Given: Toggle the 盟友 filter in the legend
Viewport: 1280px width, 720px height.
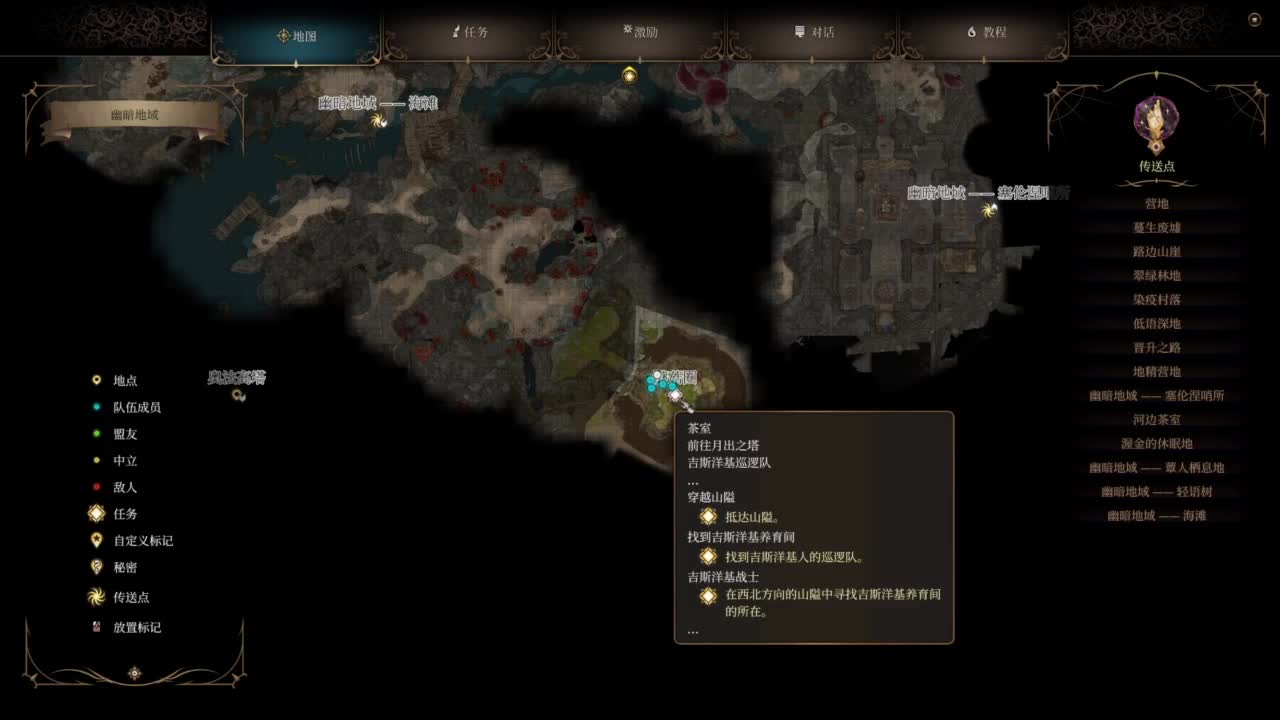Looking at the screenshot, I should 96,434.
